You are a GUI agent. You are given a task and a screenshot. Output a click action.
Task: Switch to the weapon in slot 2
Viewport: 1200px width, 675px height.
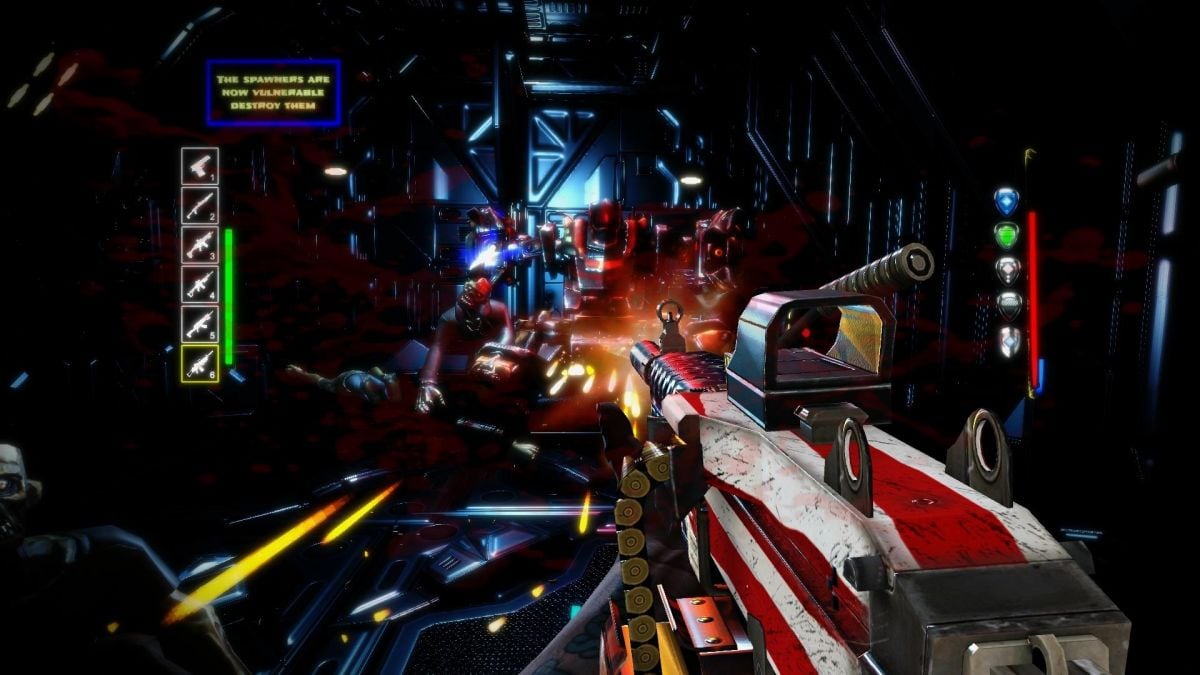(x=200, y=205)
